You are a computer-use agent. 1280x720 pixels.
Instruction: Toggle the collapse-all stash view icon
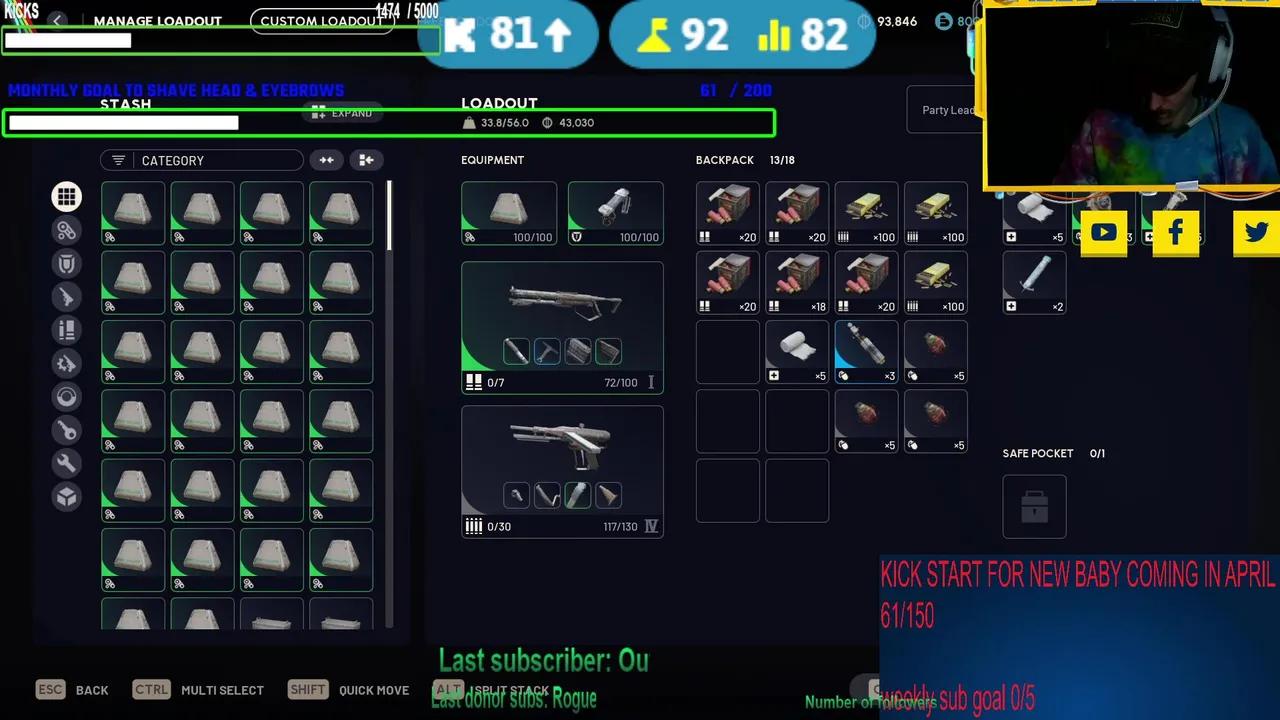(326, 160)
